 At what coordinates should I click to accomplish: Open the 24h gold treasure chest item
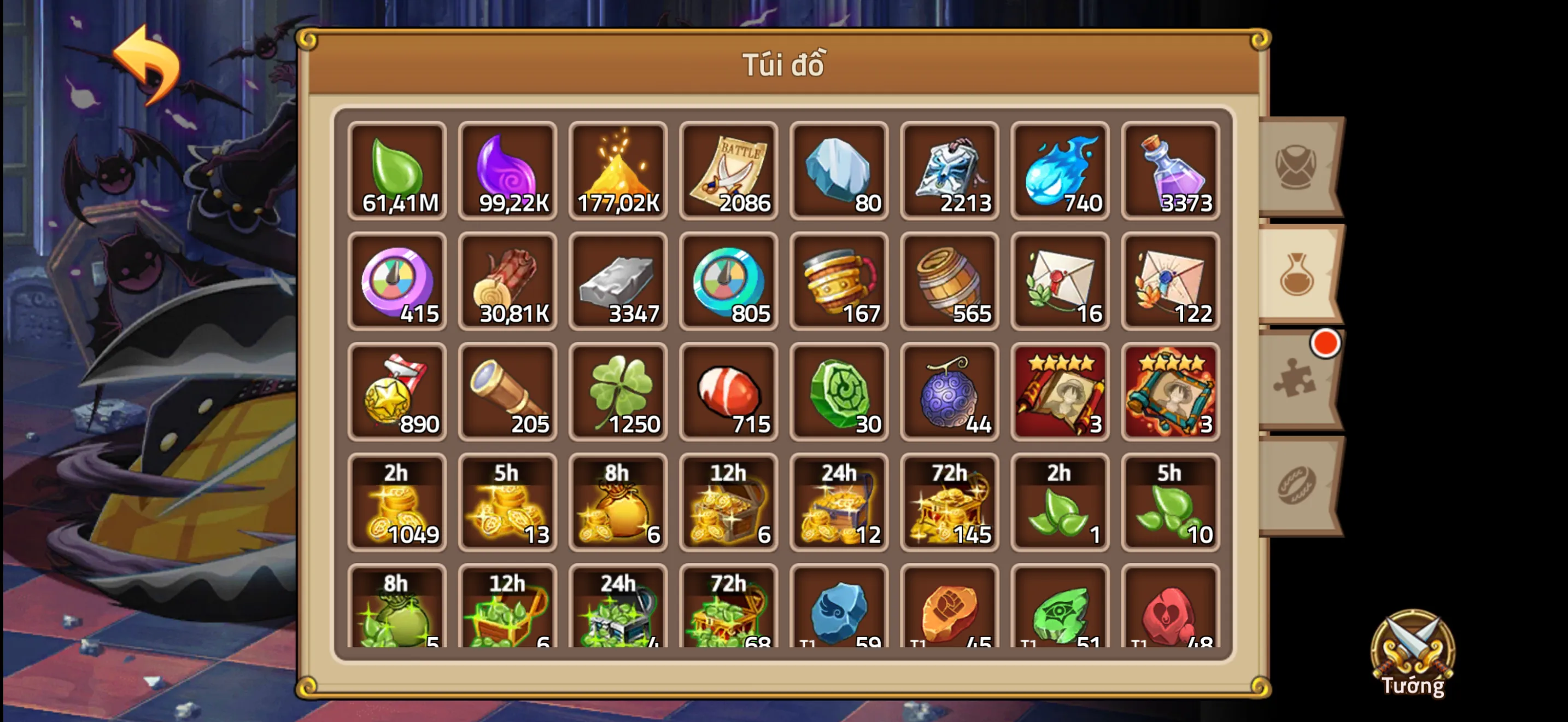839,504
